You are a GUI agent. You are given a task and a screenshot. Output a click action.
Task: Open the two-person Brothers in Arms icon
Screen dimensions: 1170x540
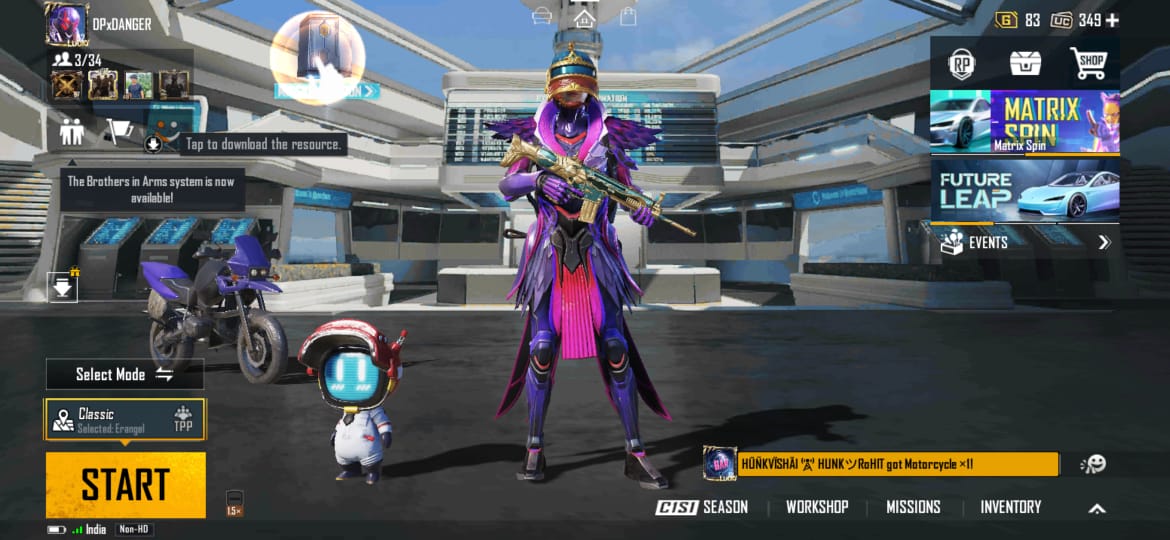pos(71,131)
